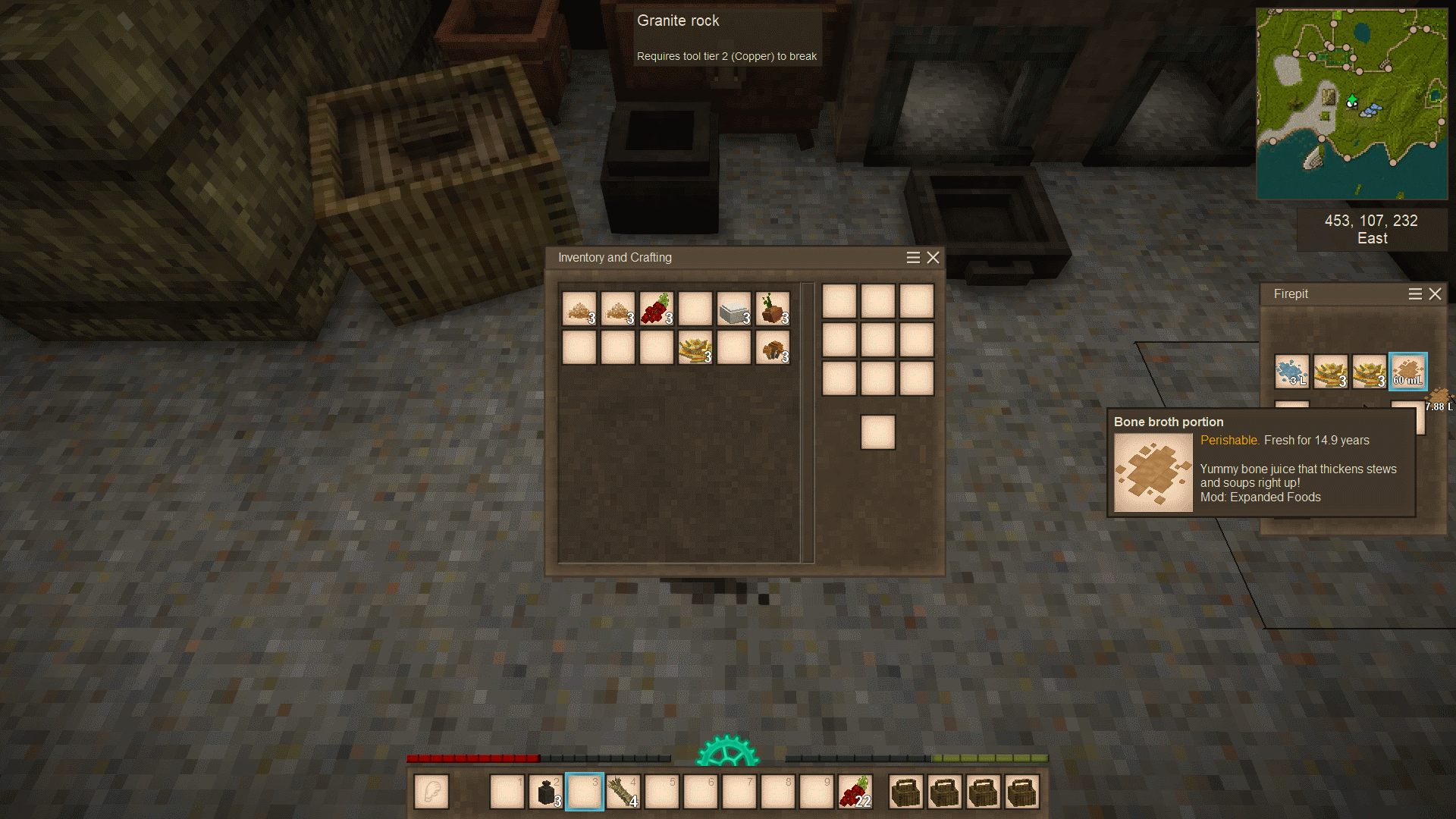
Task: Open the Firepit window options menu
Action: [x=1415, y=294]
